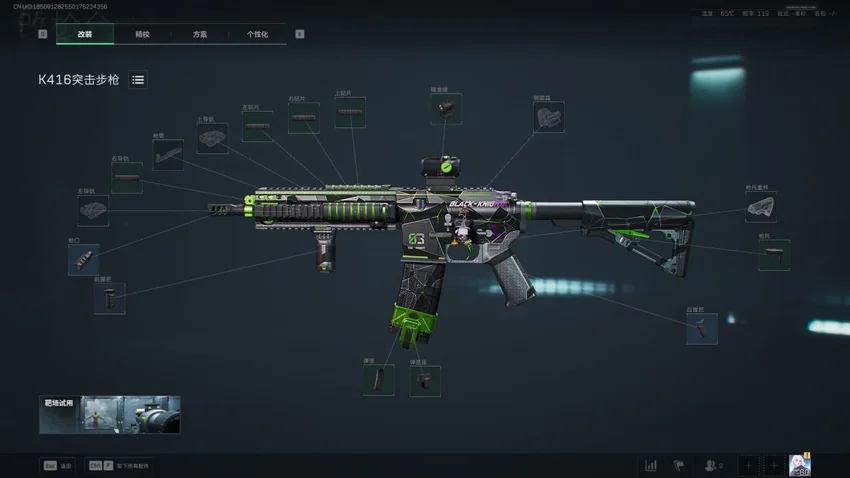The height and width of the screenshot is (478, 850).
Task: Choose the 后握把 rear grip slot
Action: pos(701,329)
